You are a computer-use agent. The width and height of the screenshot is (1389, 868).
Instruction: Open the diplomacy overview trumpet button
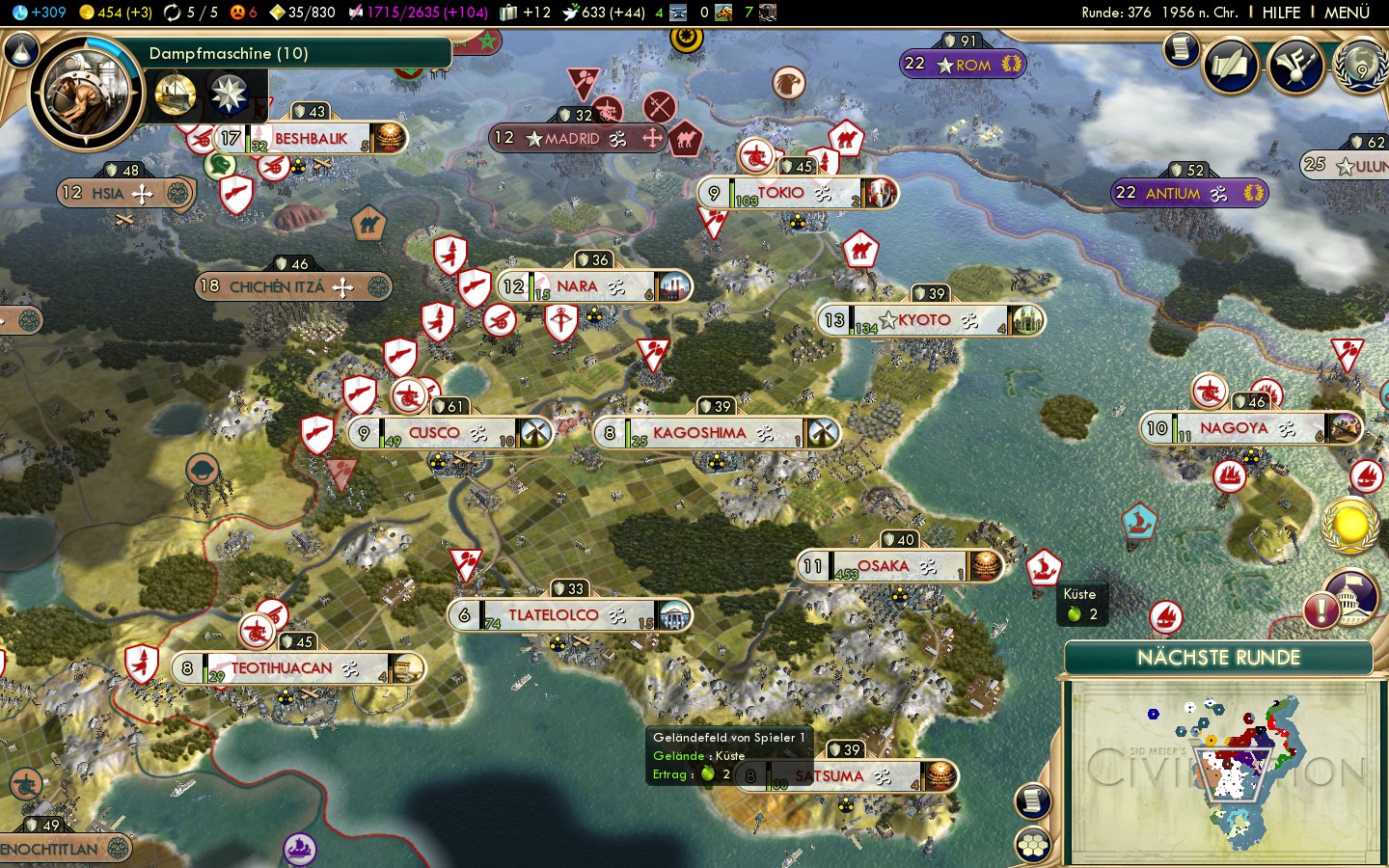[1295, 66]
